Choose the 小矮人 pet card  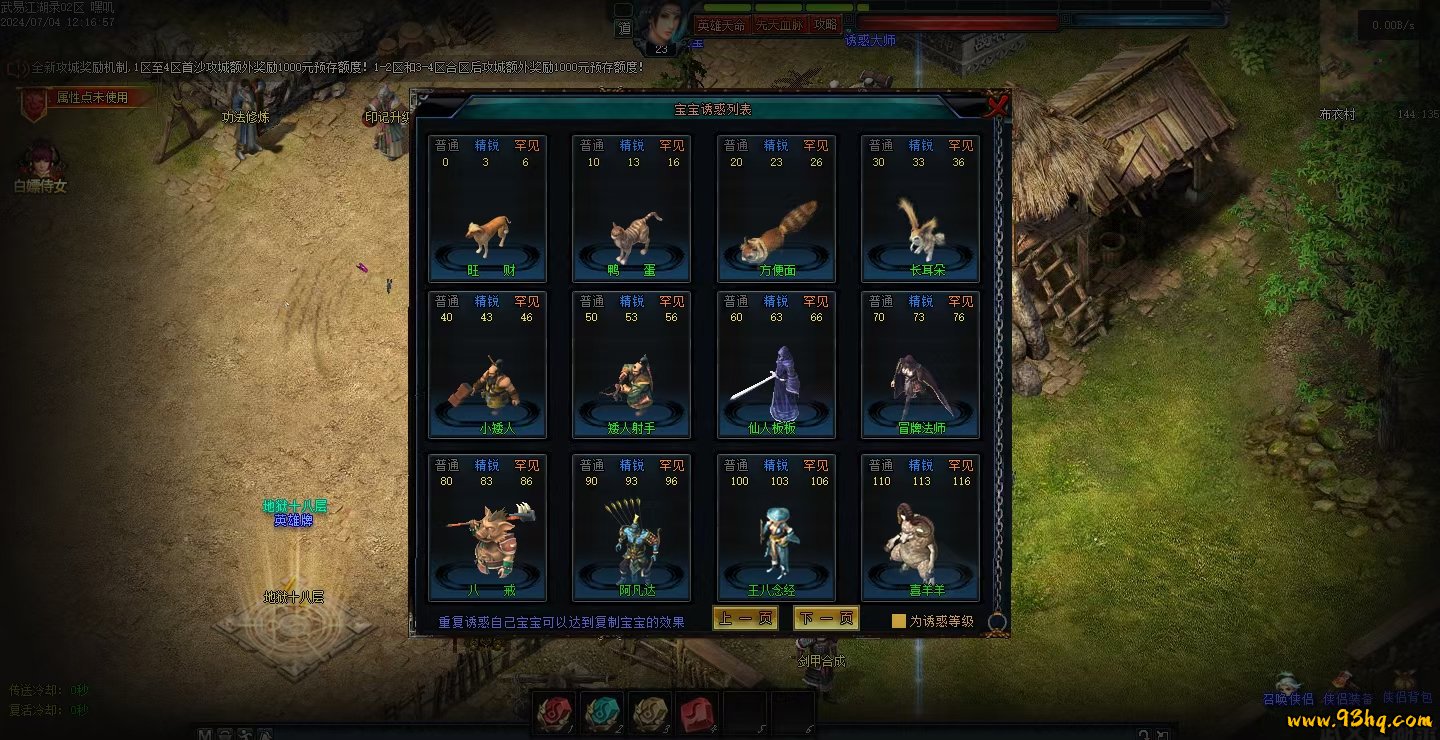coord(488,365)
